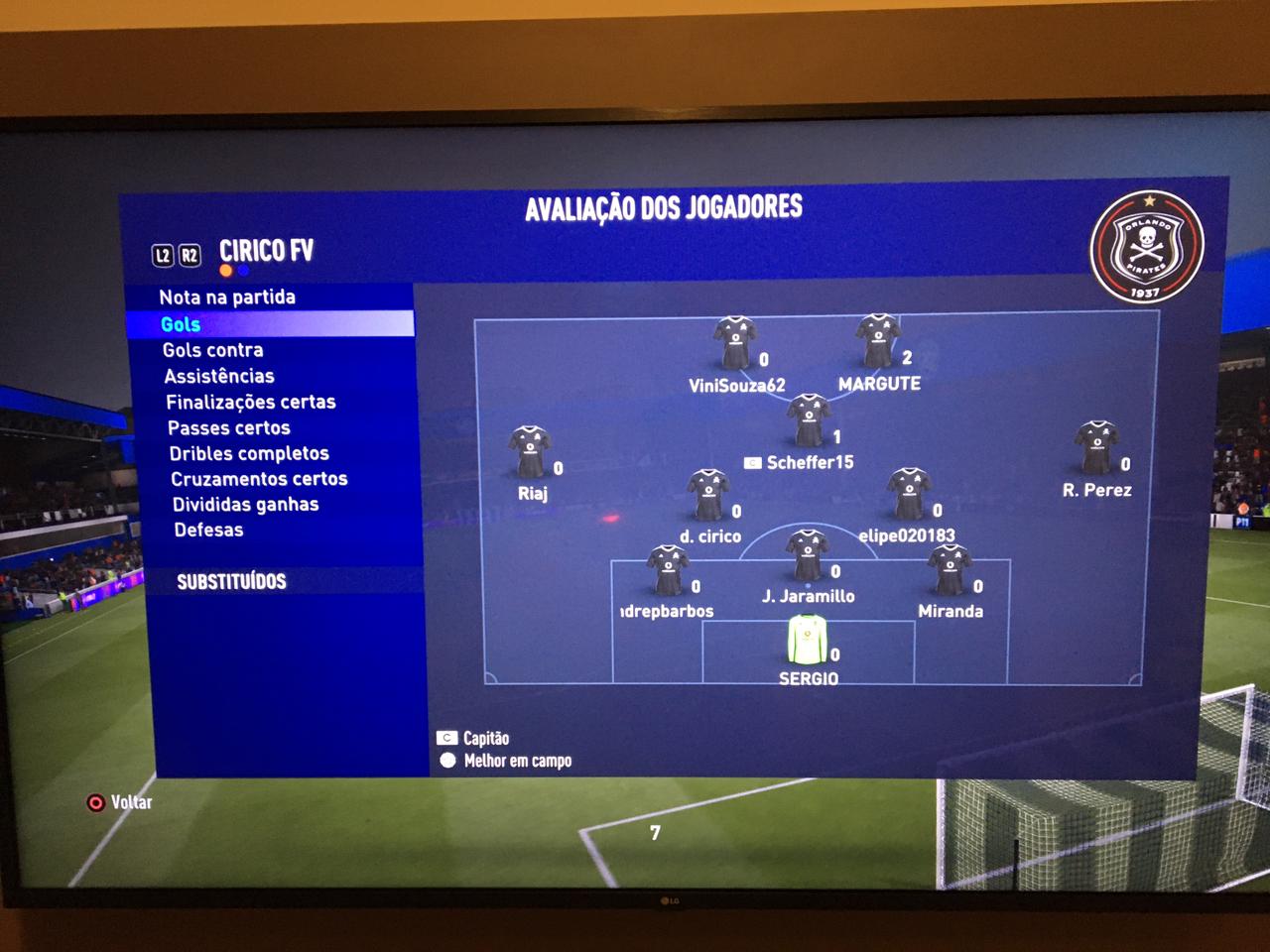
Task: Choose left winger Riaj
Action: (530, 452)
